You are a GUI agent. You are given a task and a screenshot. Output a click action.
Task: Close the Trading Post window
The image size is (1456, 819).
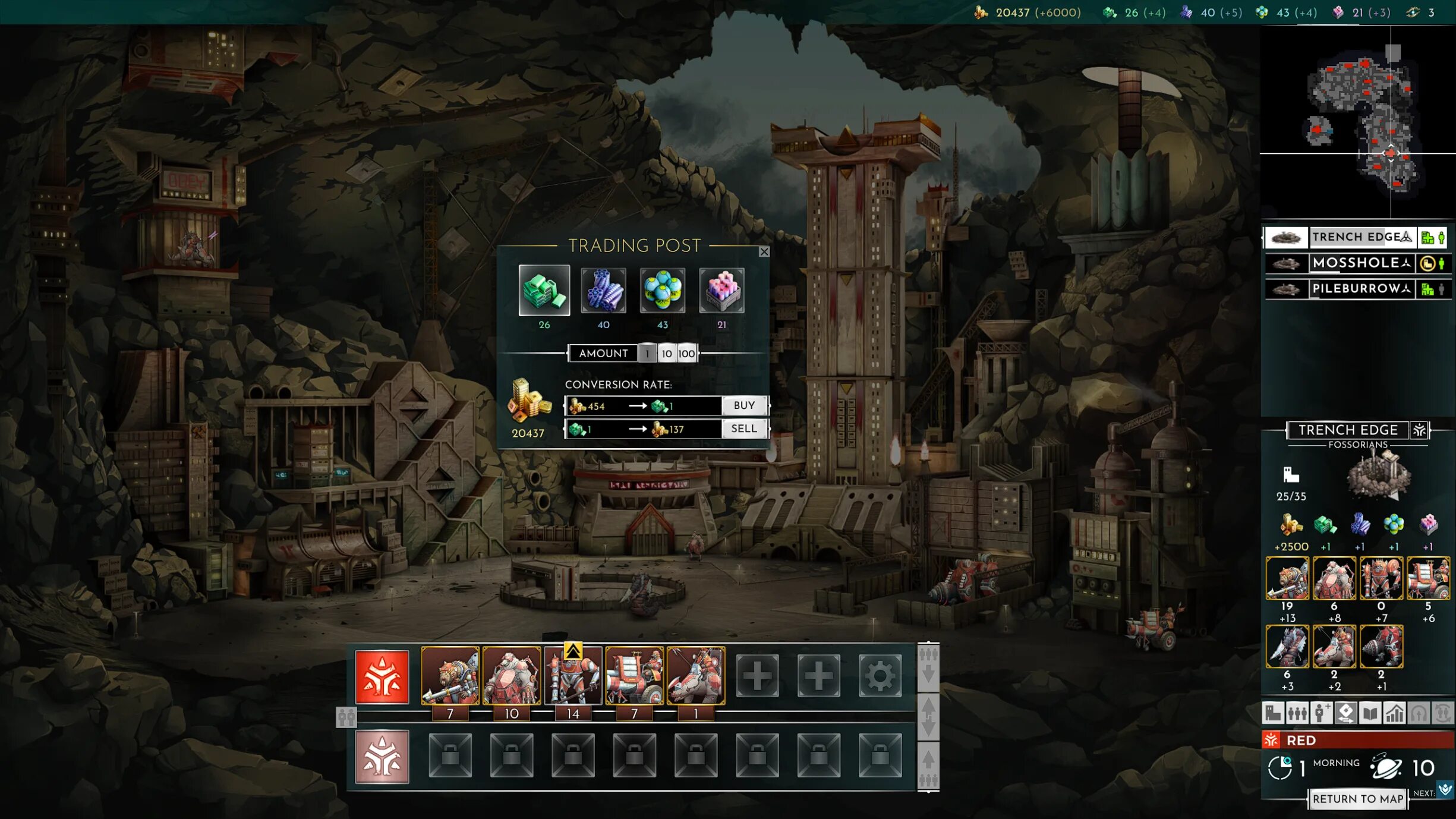coord(764,252)
